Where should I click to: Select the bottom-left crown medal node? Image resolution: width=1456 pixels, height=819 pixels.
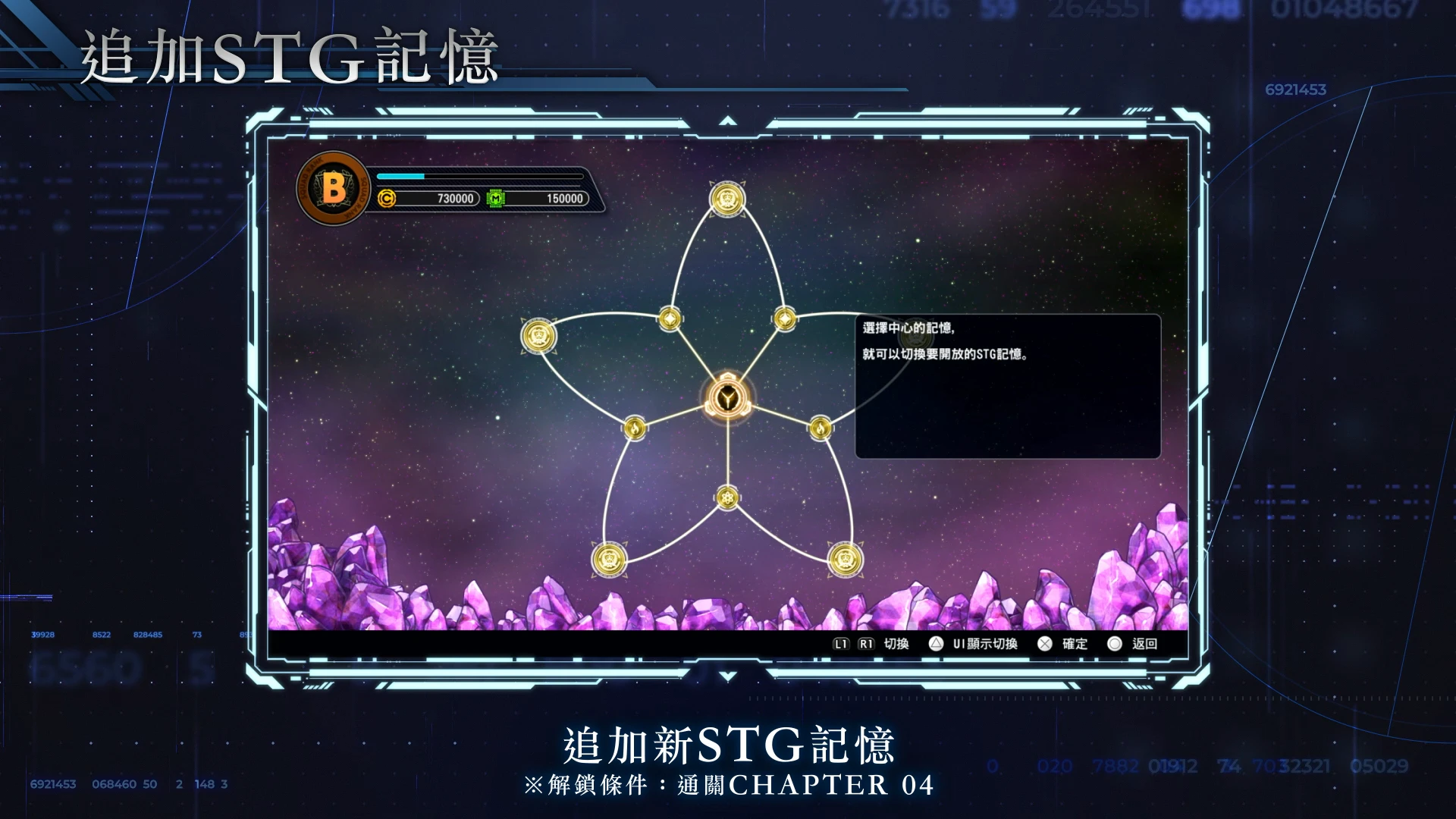pyautogui.click(x=610, y=560)
